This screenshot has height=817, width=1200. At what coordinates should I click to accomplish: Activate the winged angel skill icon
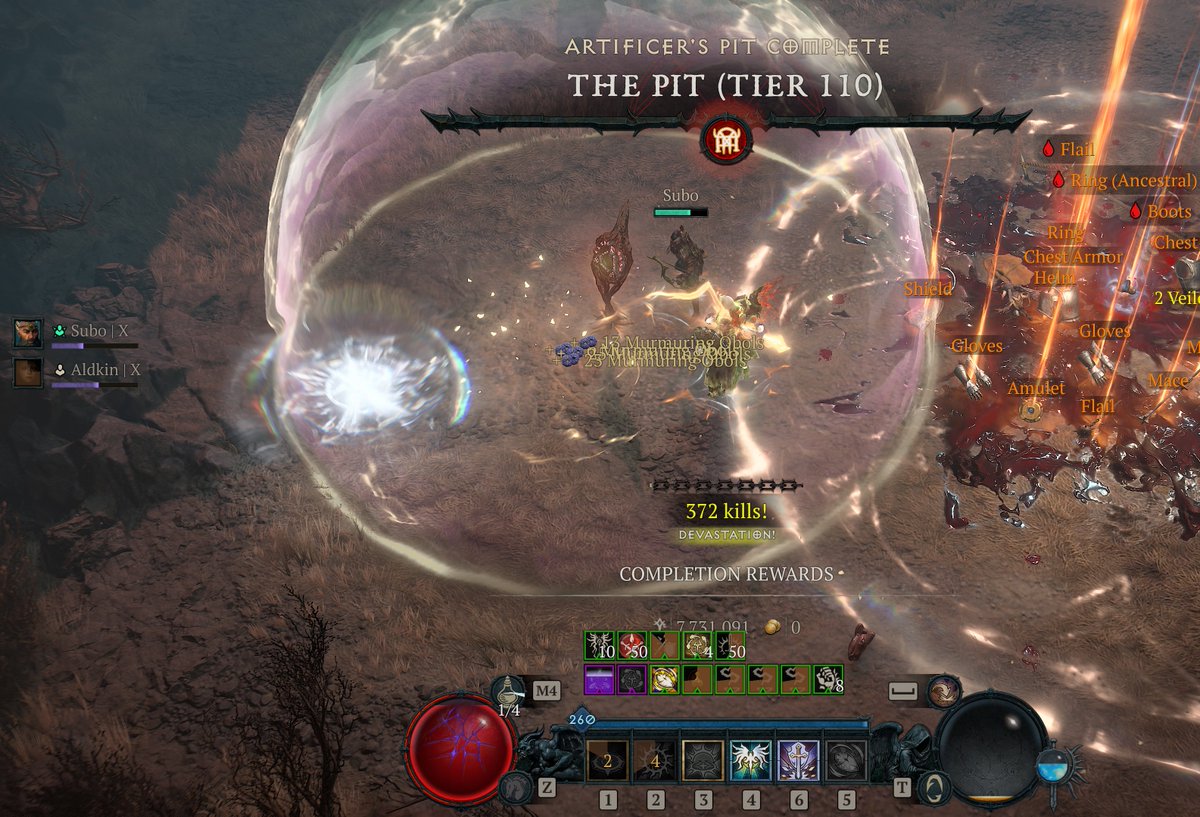[x=750, y=761]
